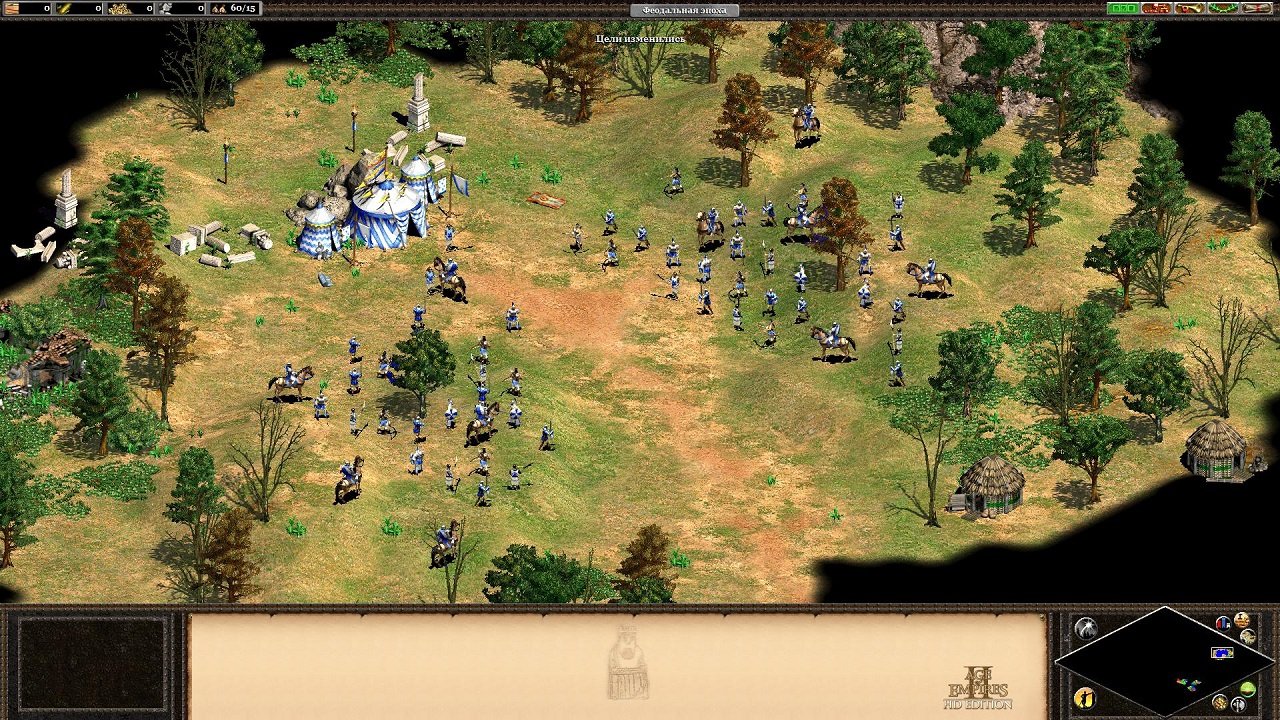This screenshot has height=720, width=1280.
Task: Toggle economic minimap view with the coin icon
Action: [x=1220, y=703]
